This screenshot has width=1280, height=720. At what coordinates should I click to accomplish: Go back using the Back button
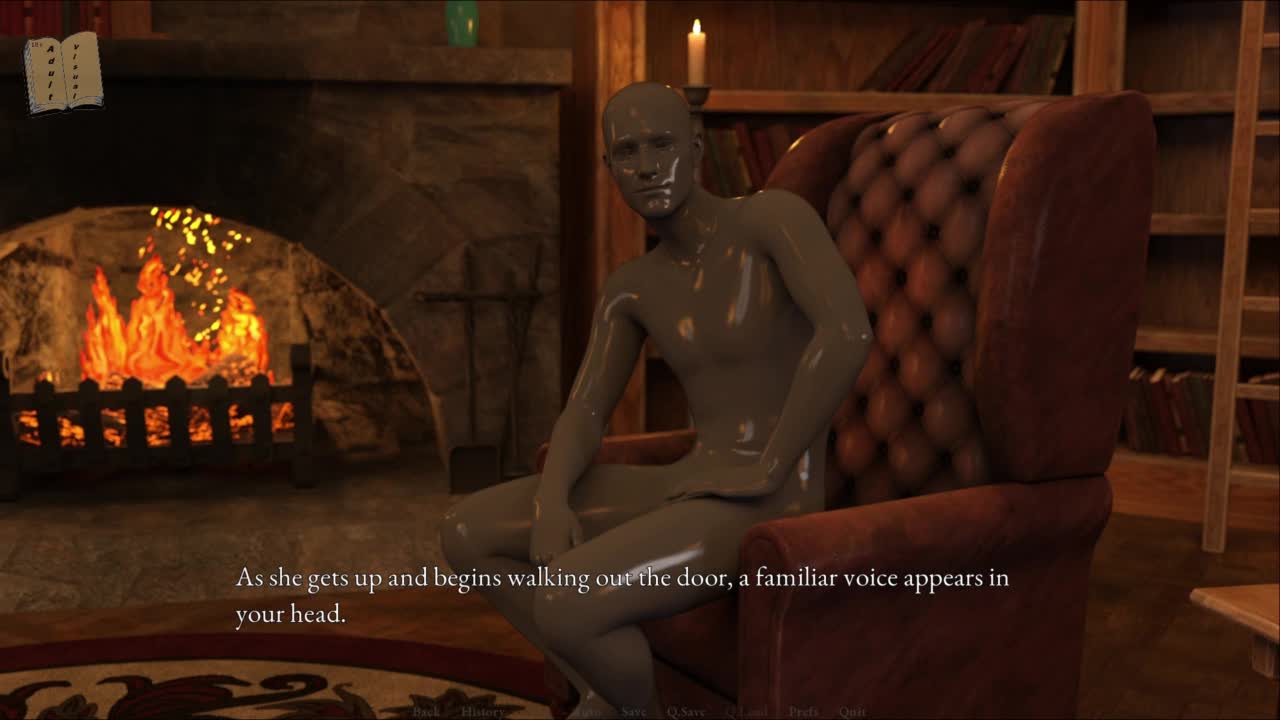pos(426,712)
